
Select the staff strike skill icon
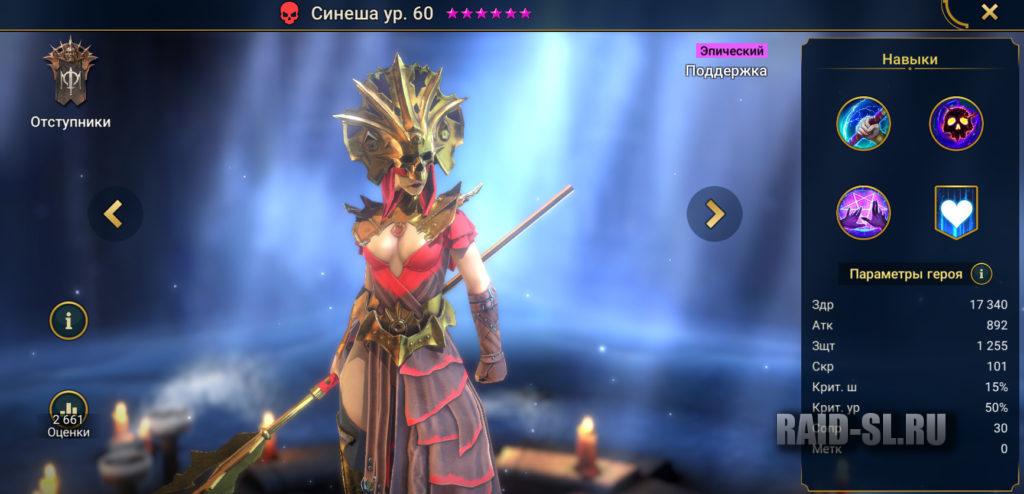click(863, 124)
